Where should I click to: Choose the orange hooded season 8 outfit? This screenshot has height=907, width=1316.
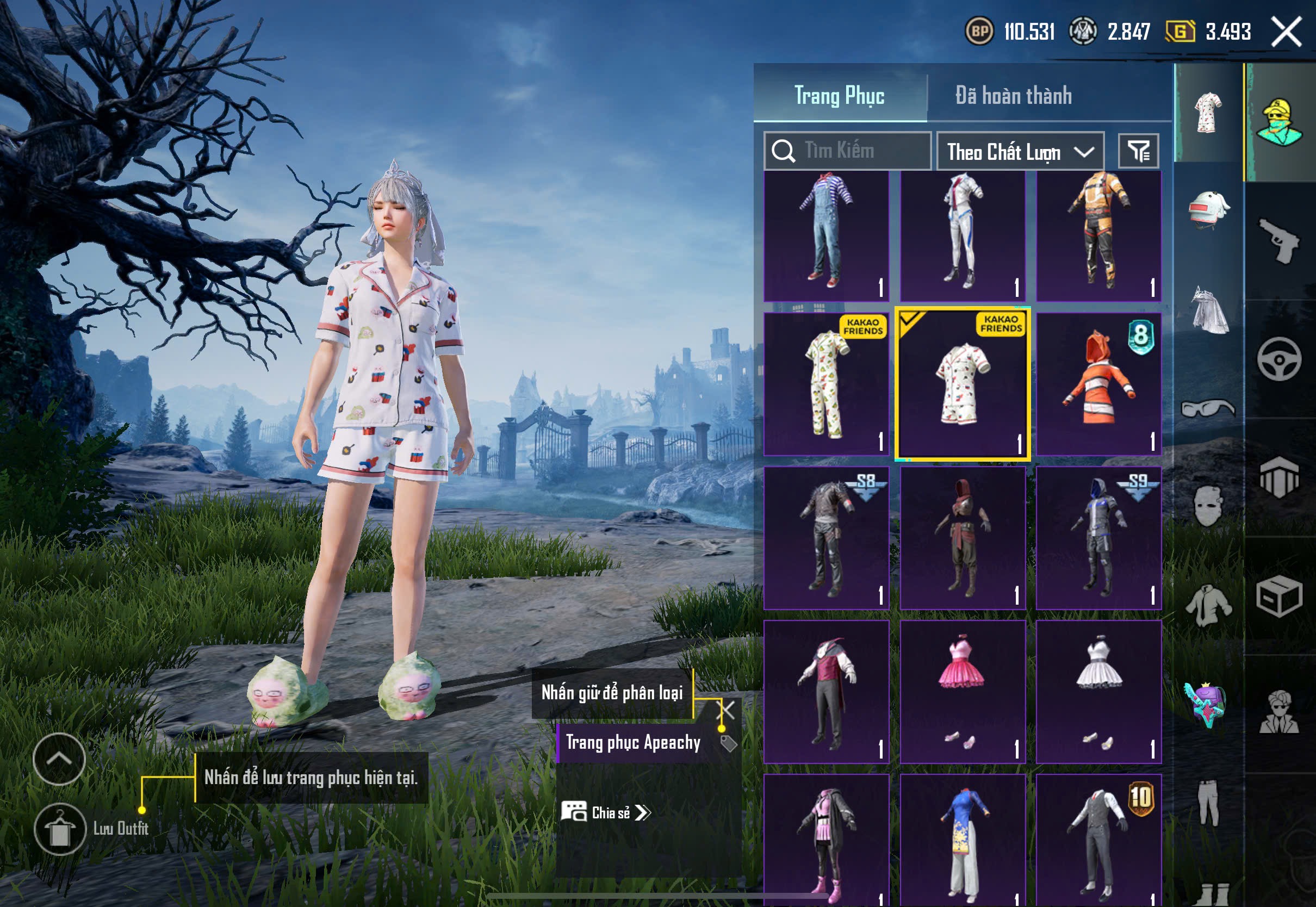coord(1098,384)
